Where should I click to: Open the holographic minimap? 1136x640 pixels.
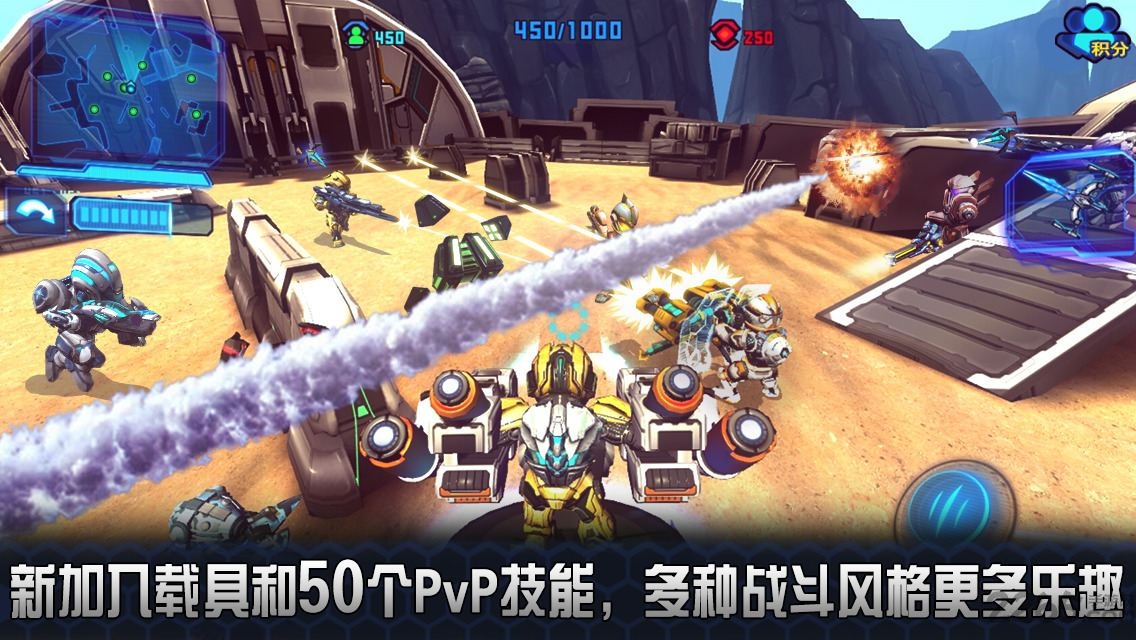[x=125, y=90]
